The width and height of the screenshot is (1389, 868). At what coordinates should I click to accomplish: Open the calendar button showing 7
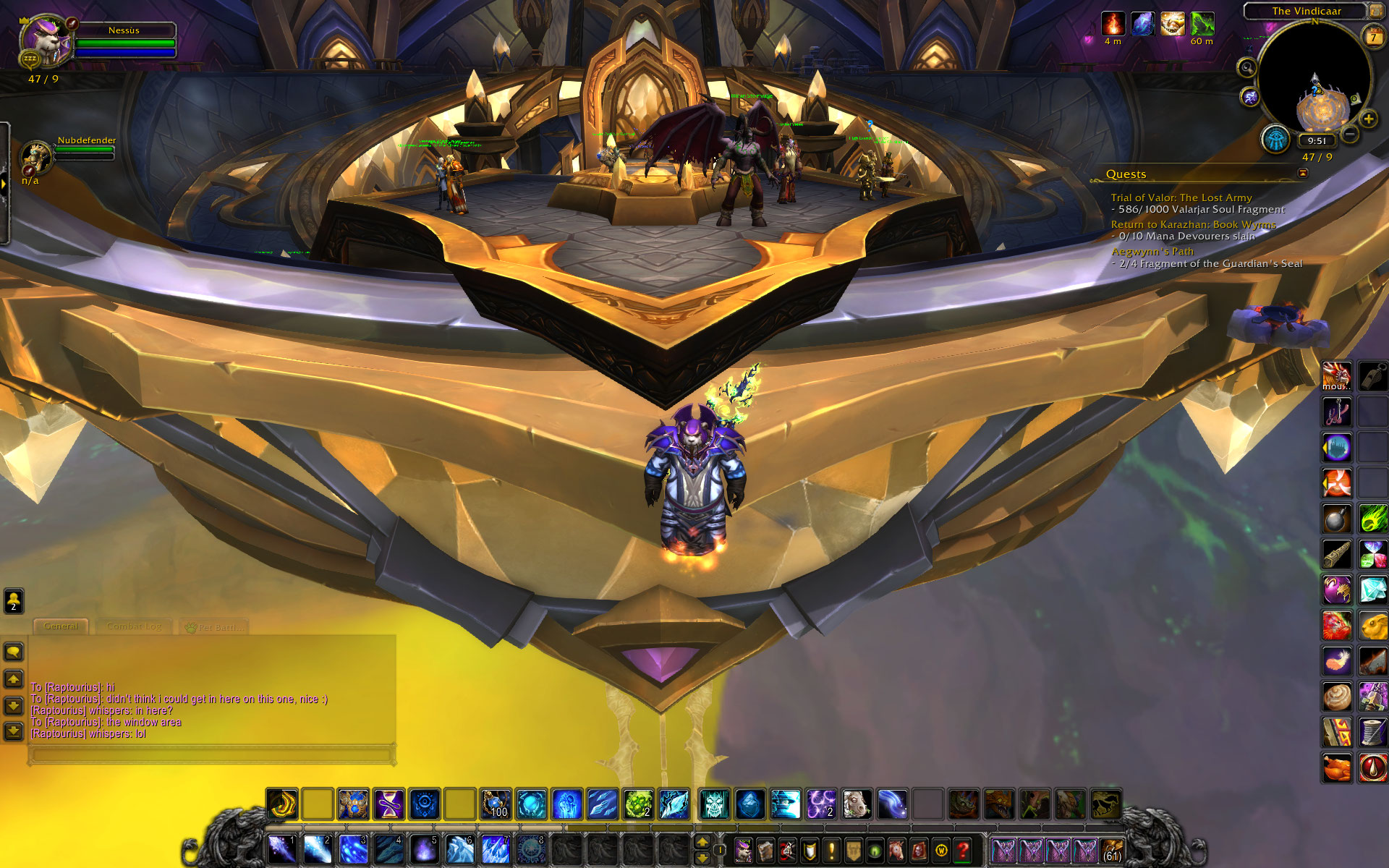(x=1372, y=37)
